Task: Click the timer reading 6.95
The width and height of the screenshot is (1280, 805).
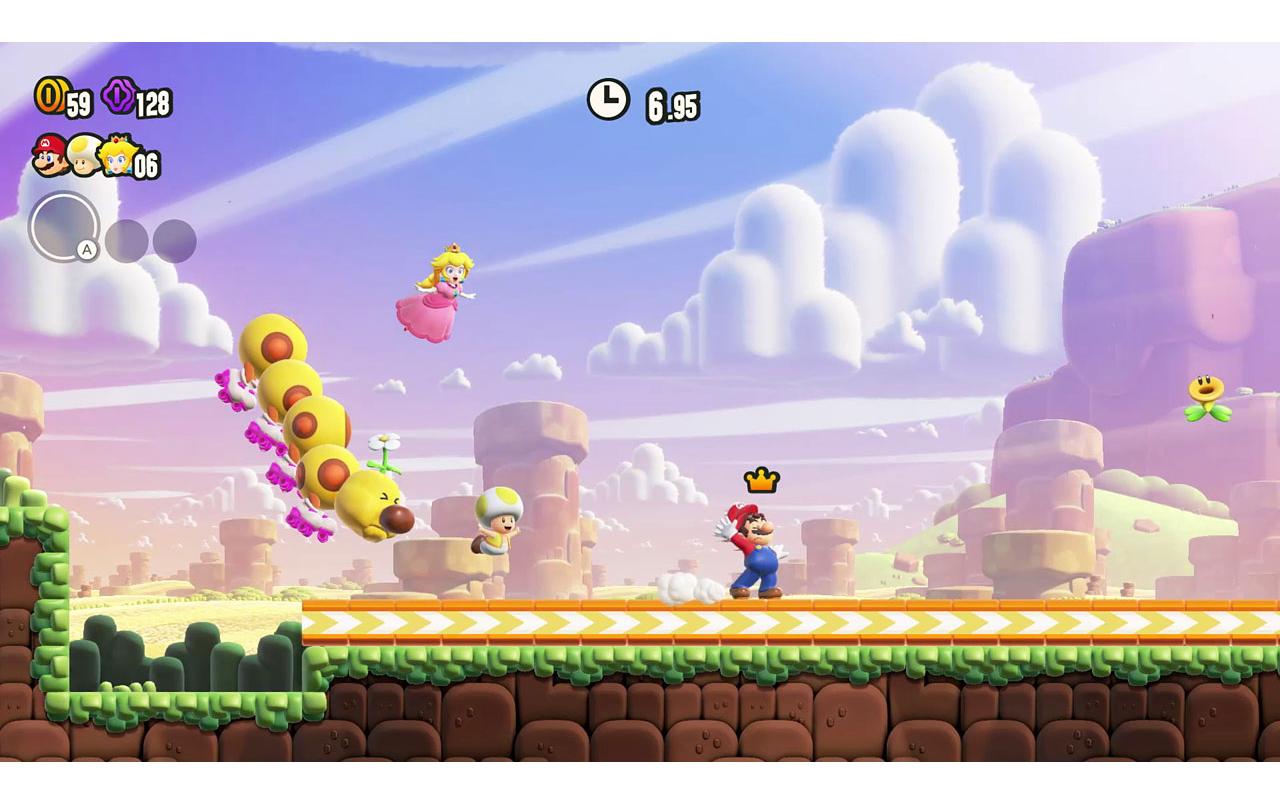Action: click(672, 105)
